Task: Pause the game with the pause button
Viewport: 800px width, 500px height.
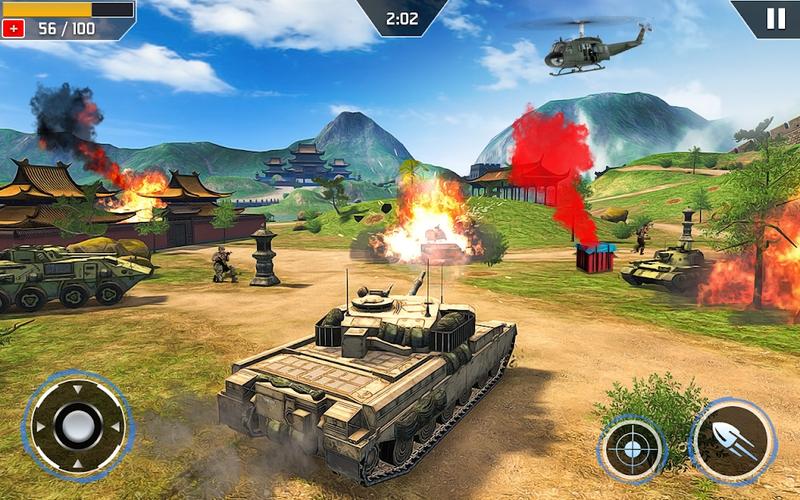Action: (x=775, y=18)
